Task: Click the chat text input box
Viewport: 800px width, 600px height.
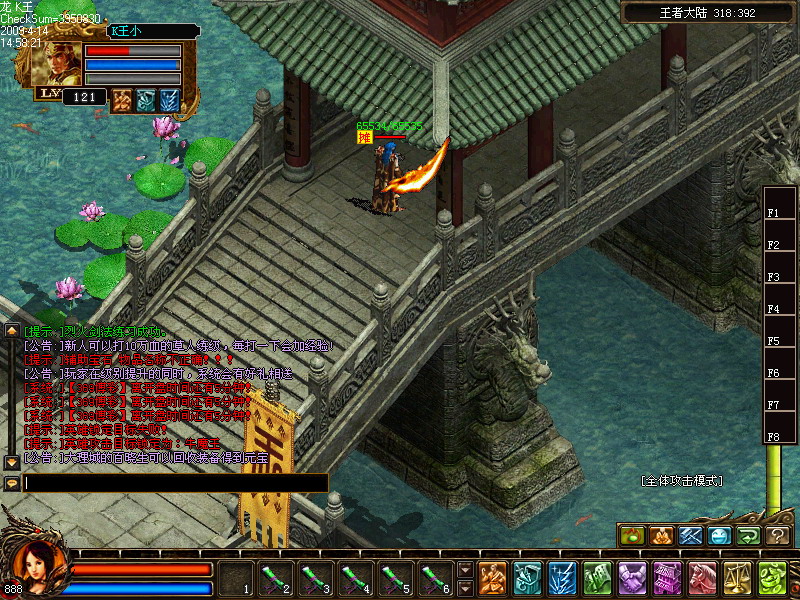Action: 176,483
